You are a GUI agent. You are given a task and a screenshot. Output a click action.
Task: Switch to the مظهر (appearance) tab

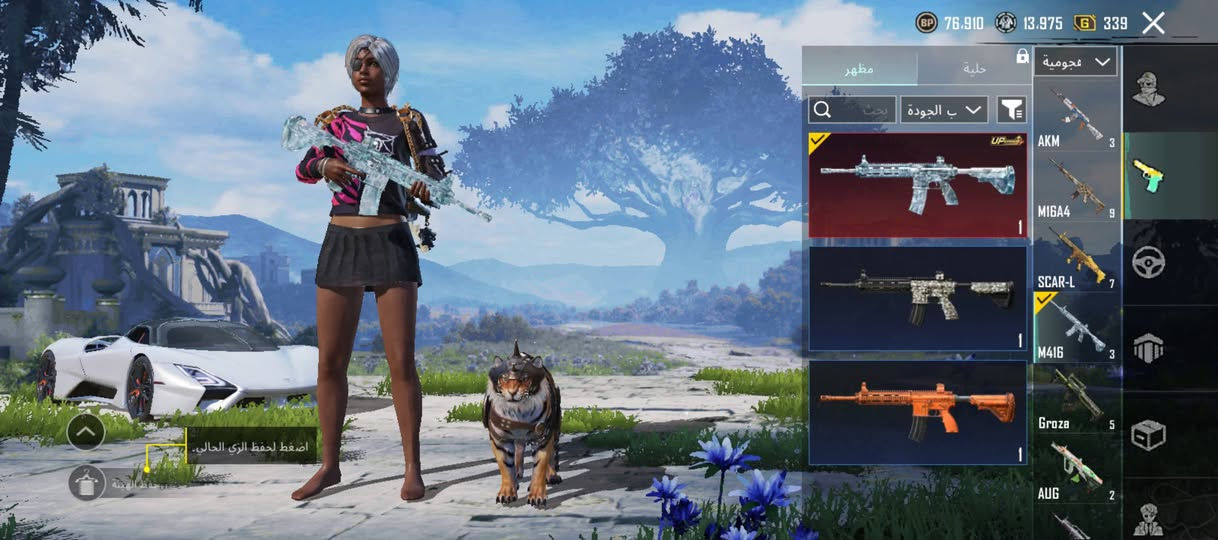(859, 68)
